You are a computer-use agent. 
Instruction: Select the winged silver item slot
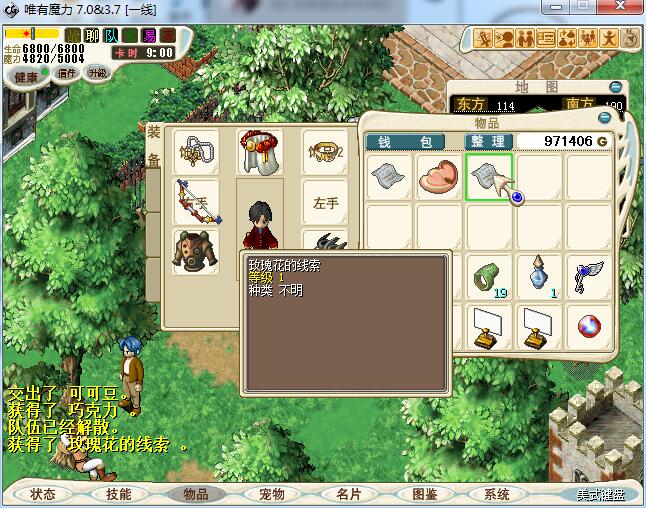click(589, 276)
